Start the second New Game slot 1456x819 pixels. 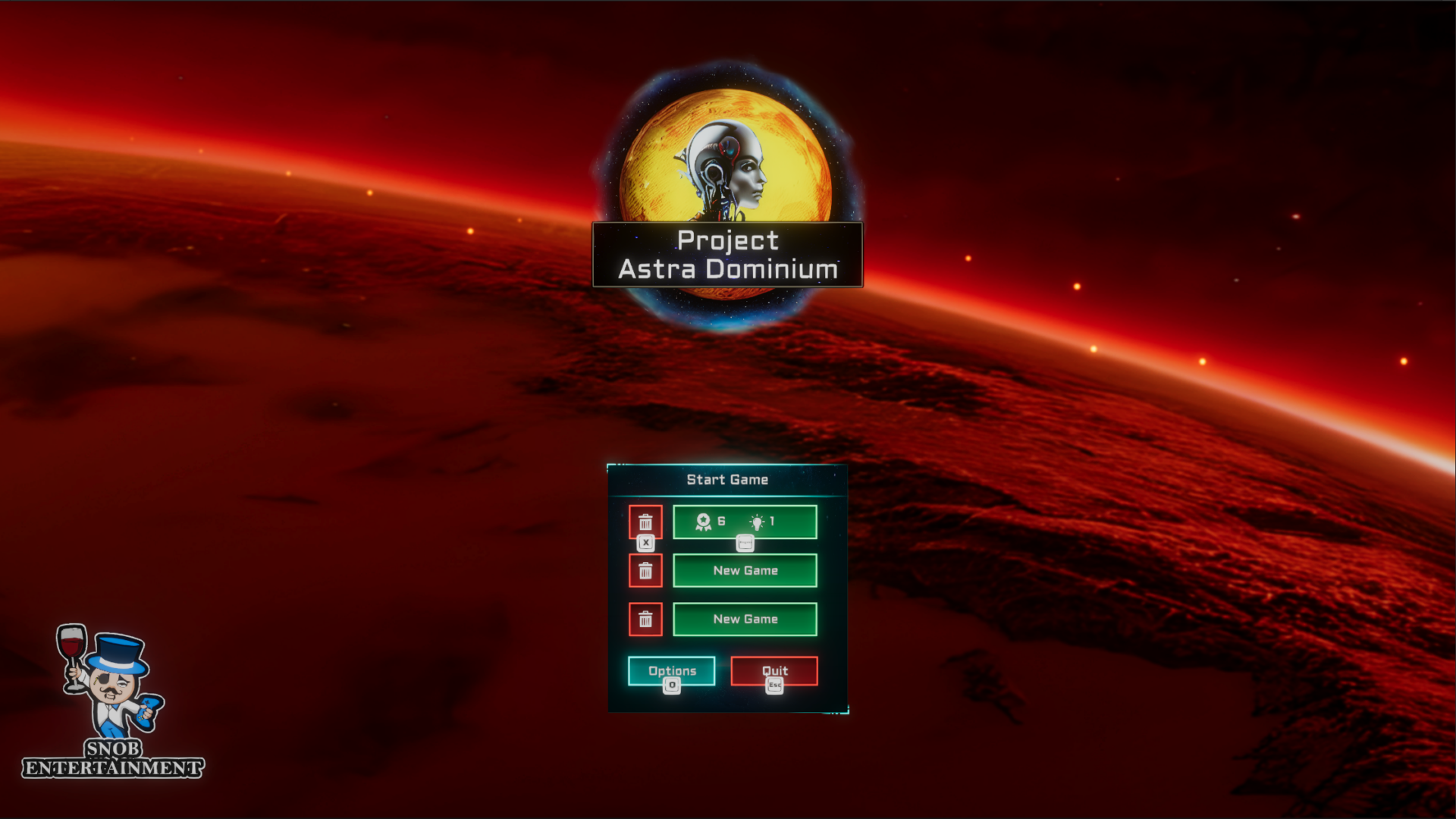744,570
